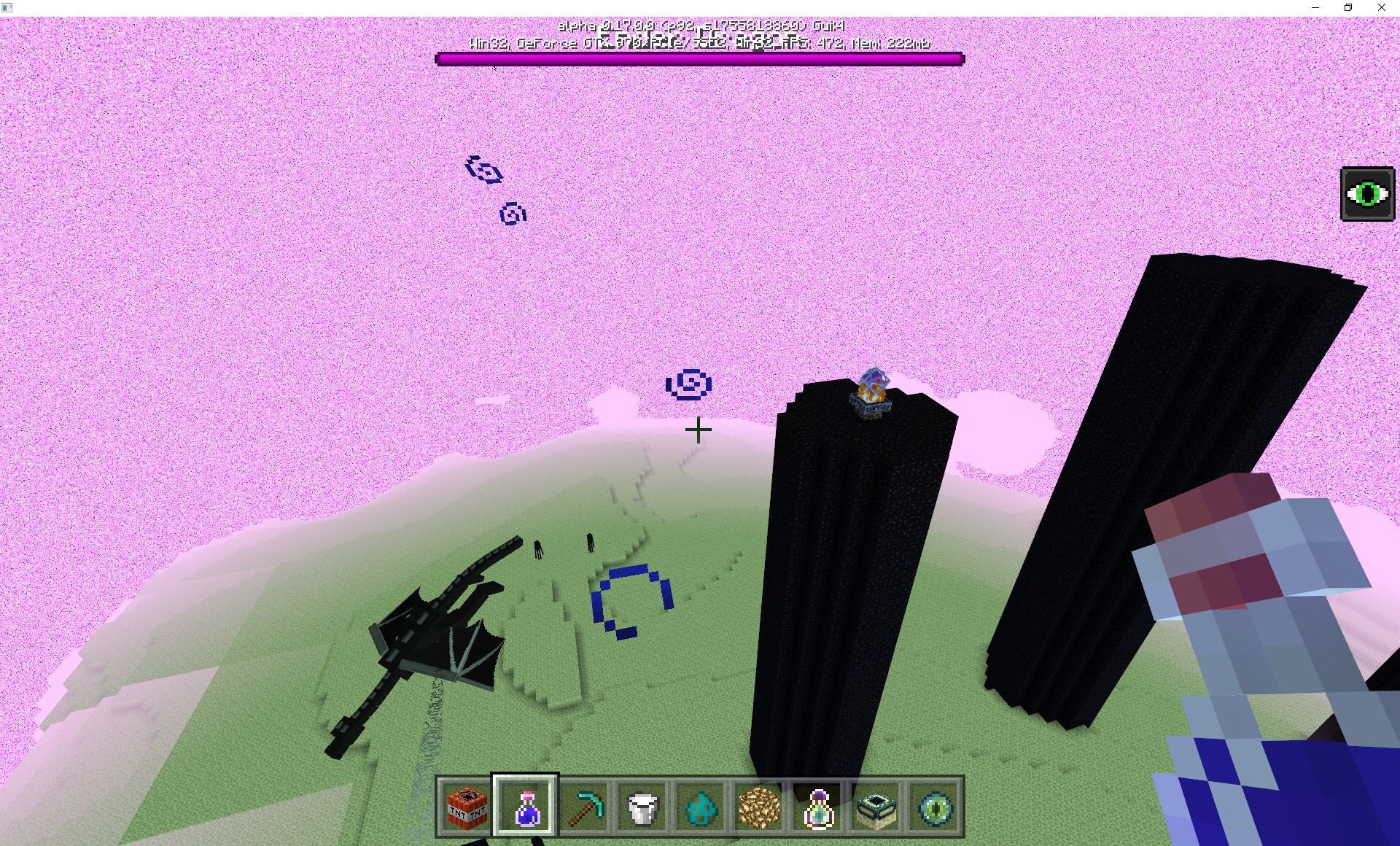The height and width of the screenshot is (846, 1400).
Task: Click the crosshair at screen center
Action: (699, 430)
